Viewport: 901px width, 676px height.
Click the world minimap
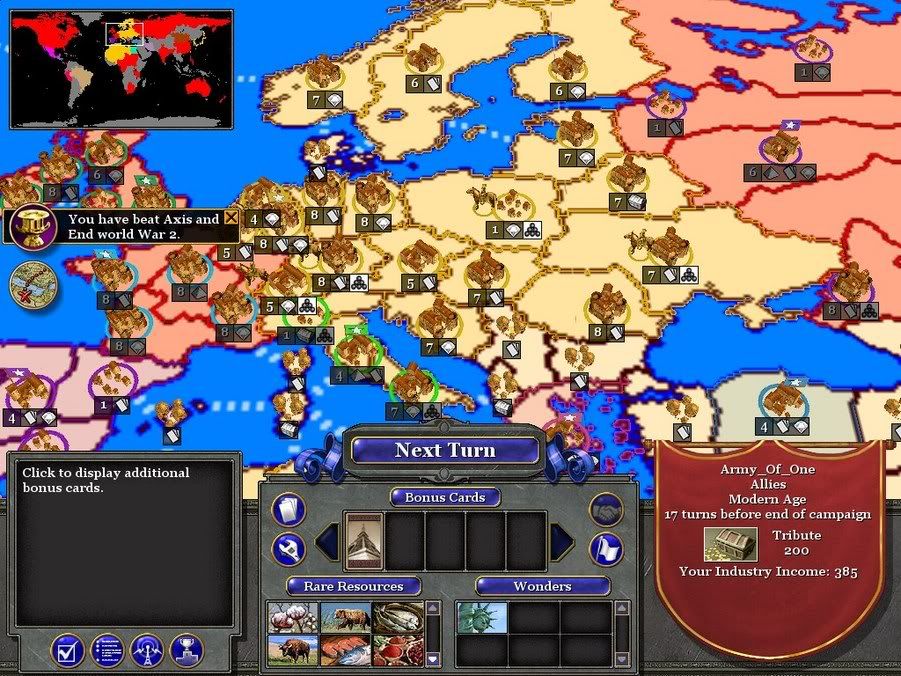121,68
